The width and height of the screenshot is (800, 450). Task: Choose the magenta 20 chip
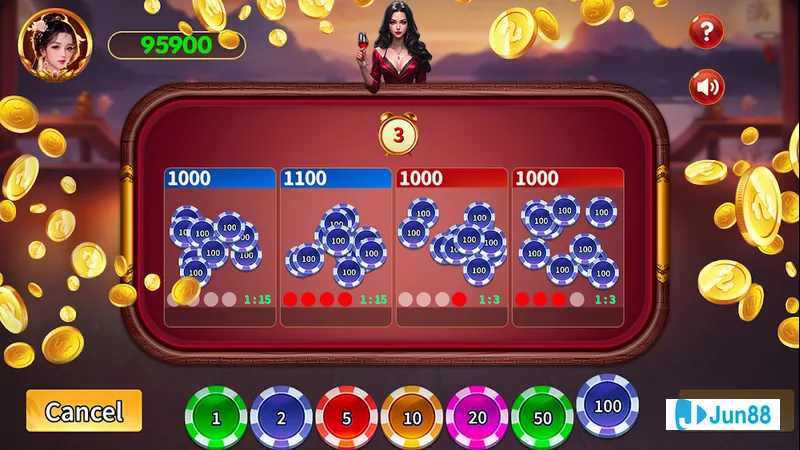[x=476, y=417]
